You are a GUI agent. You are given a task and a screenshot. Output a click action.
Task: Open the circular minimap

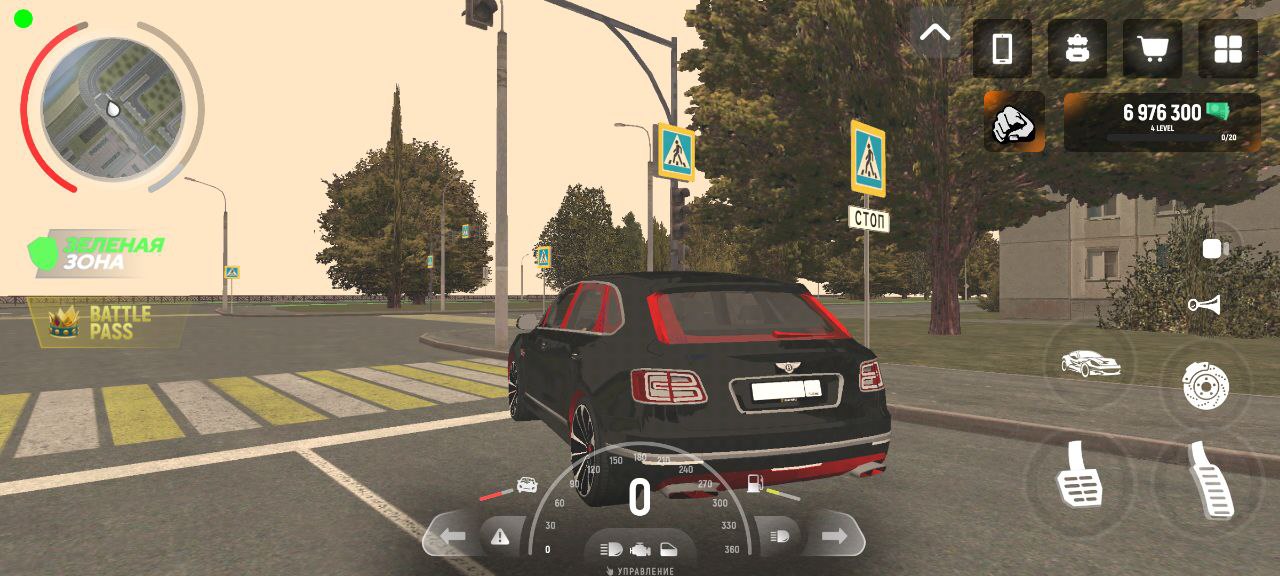point(112,107)
